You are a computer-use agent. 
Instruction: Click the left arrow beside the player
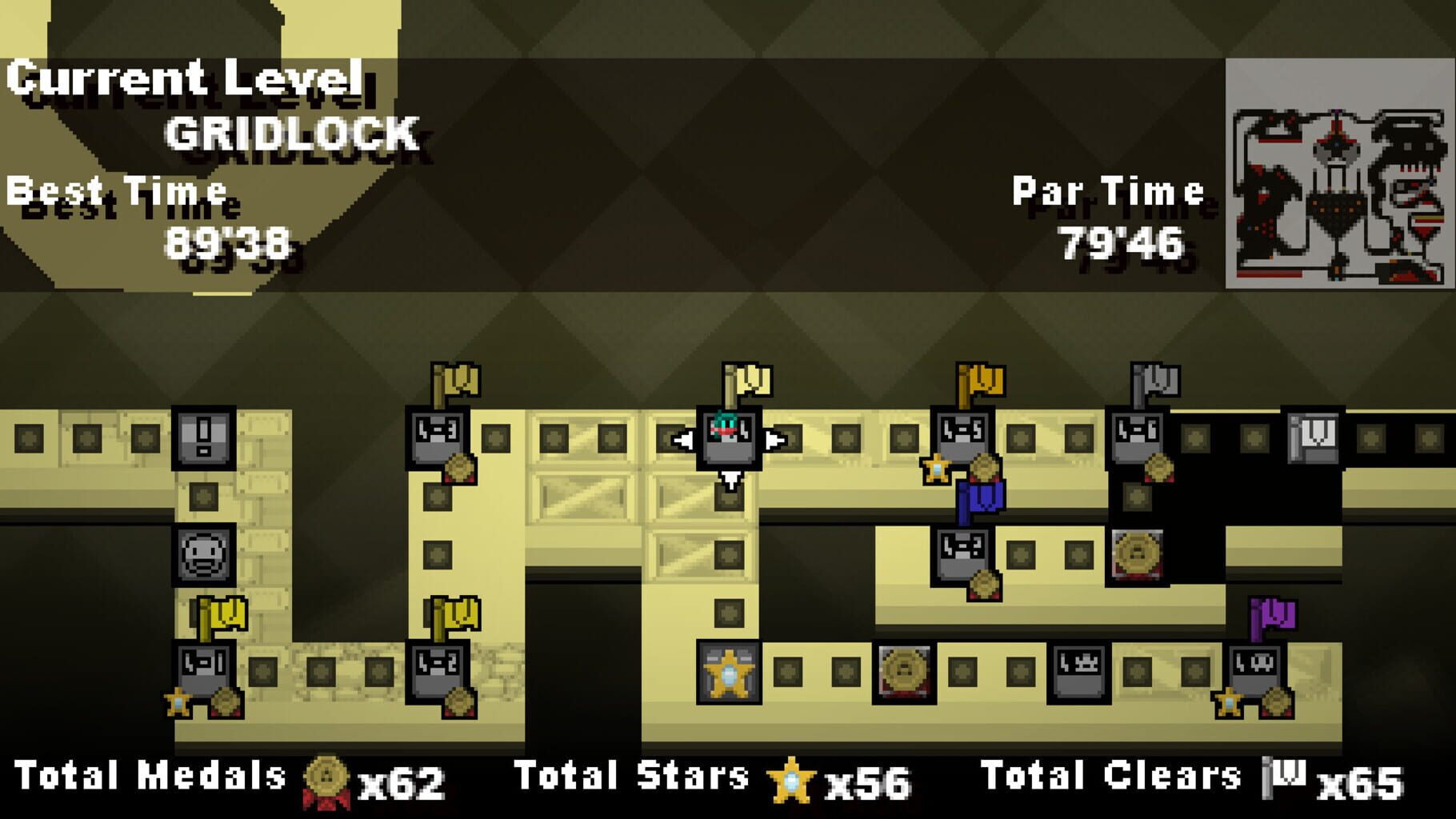tap(684, 438)
